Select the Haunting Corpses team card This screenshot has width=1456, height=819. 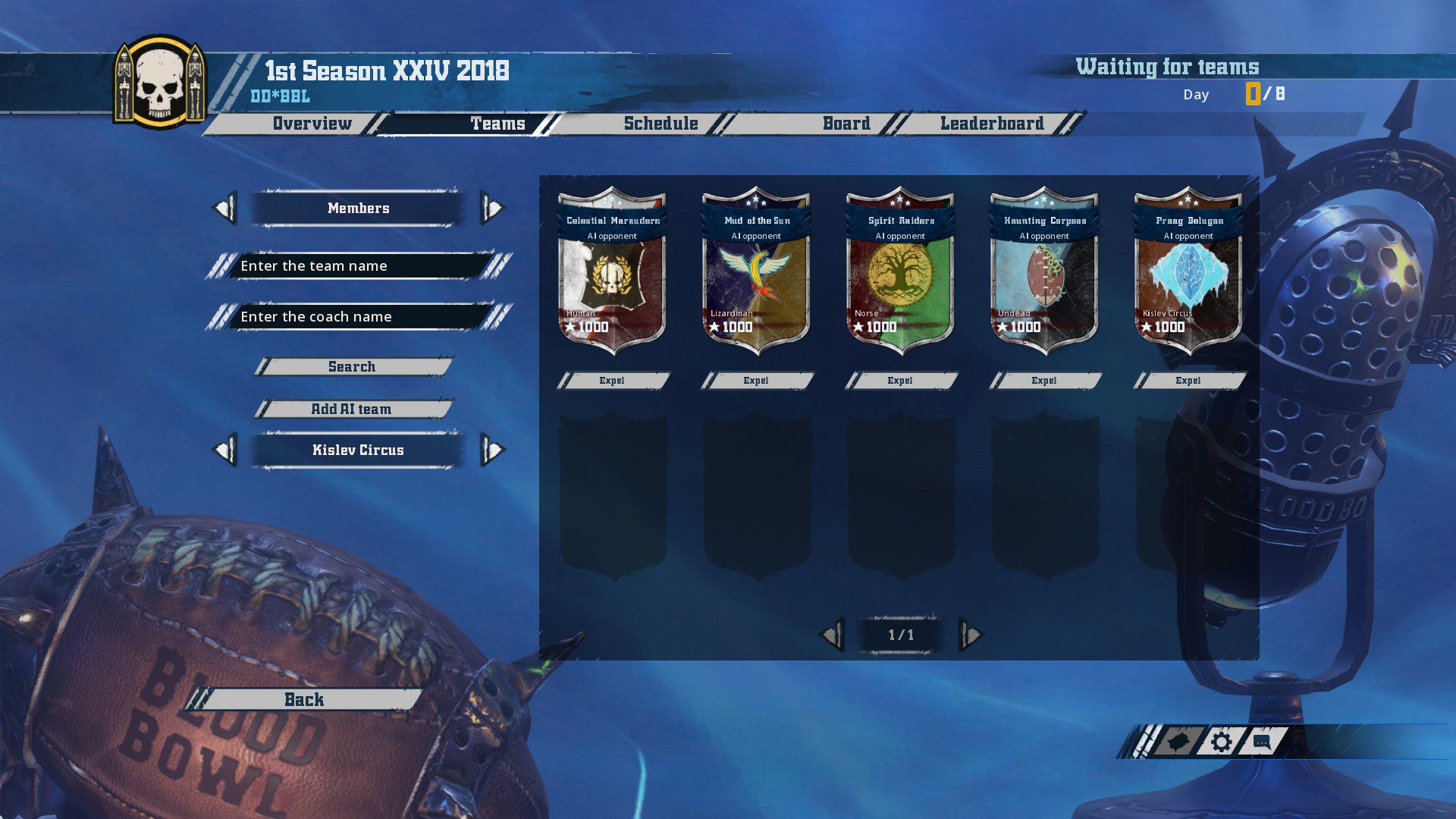click(1044, 273)
